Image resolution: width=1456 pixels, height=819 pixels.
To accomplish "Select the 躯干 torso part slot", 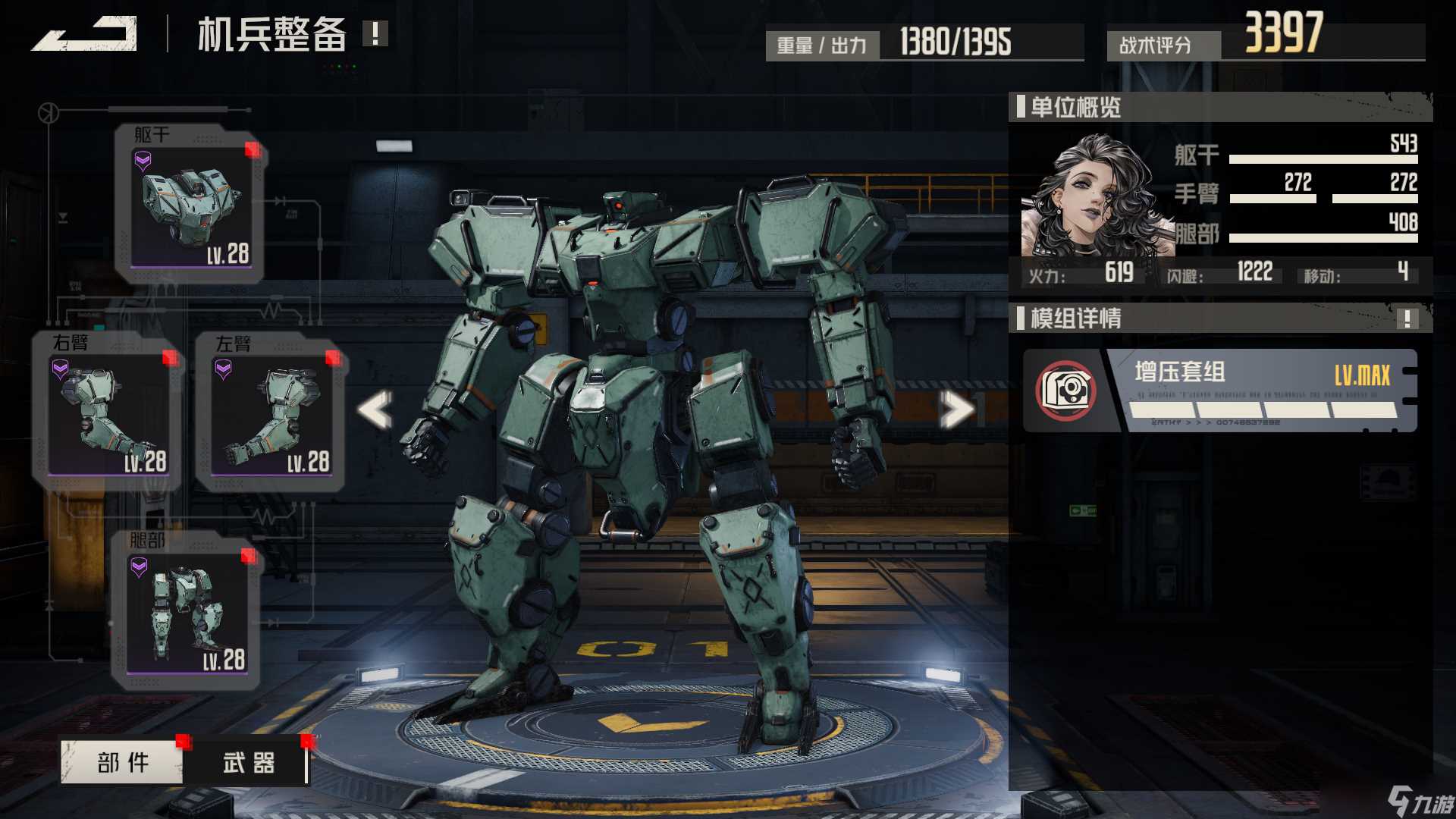I will pos(190,205).
